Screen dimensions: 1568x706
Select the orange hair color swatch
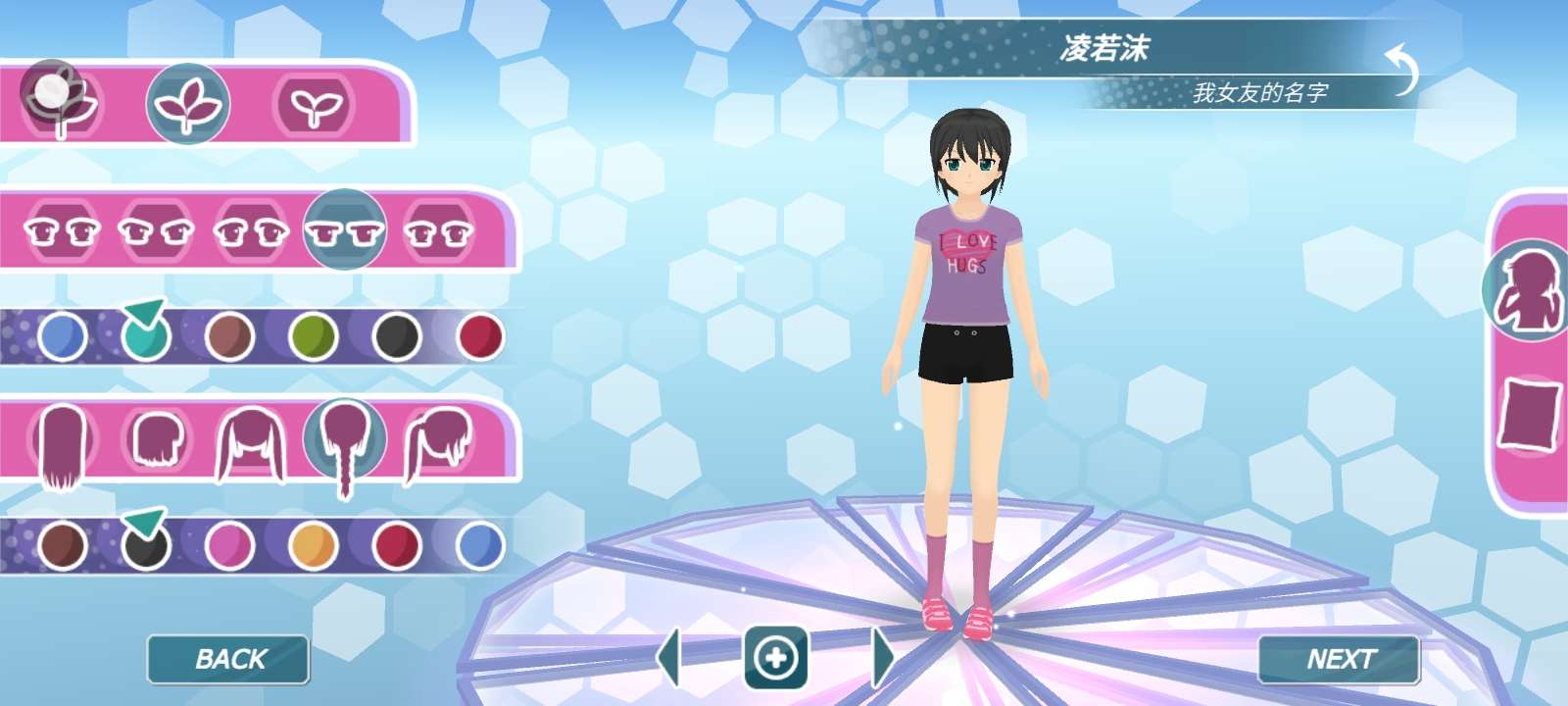314,545
